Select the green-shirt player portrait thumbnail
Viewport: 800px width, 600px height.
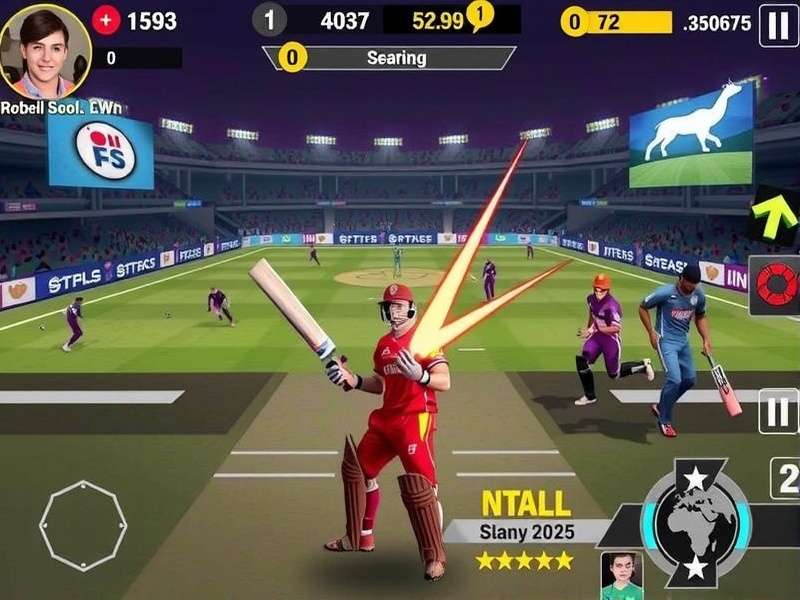click(x=621, y=575)
